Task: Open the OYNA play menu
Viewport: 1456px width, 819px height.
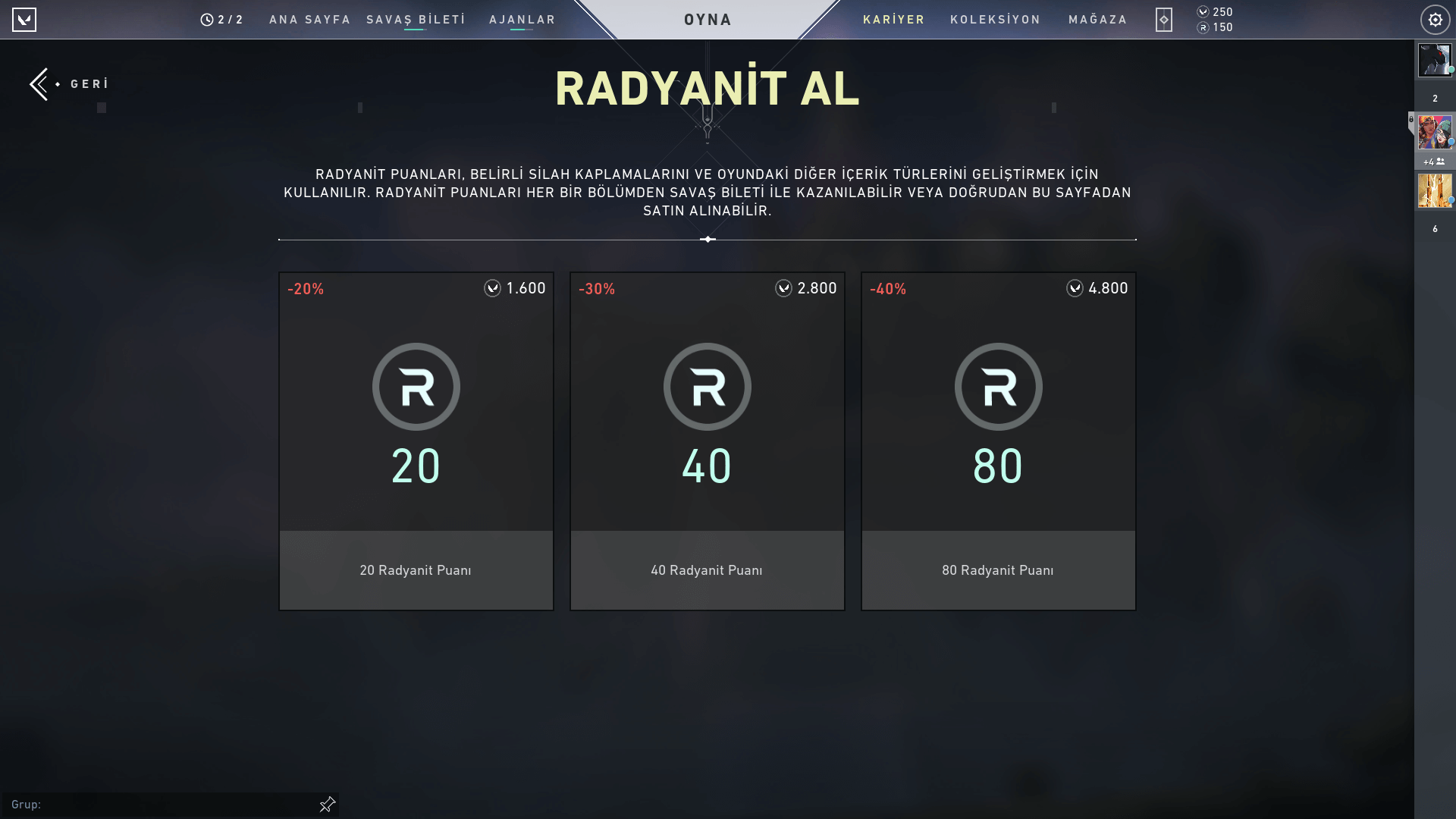Action: pos(708,19)
